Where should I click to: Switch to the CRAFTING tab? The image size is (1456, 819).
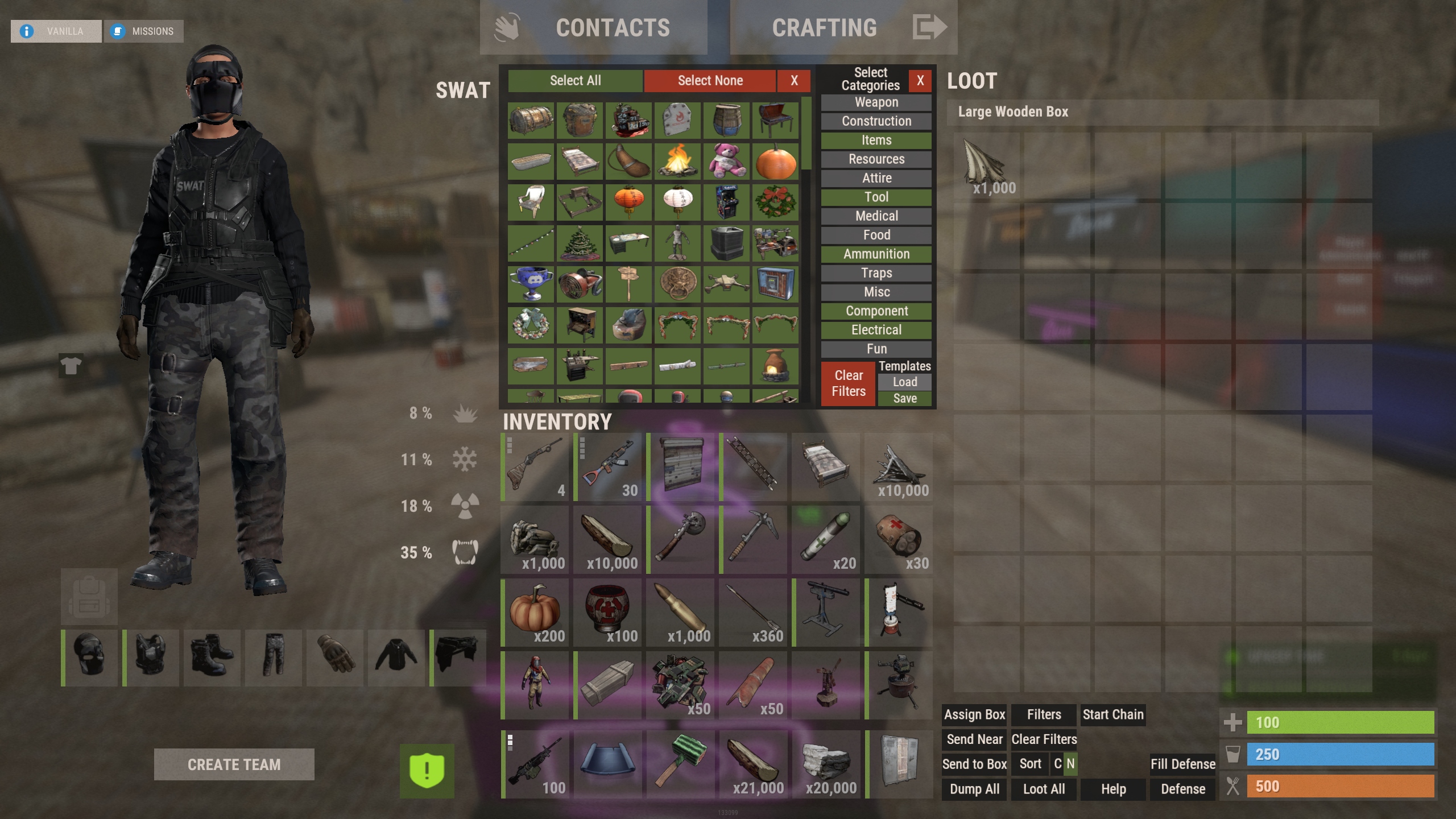click(825, 27)
